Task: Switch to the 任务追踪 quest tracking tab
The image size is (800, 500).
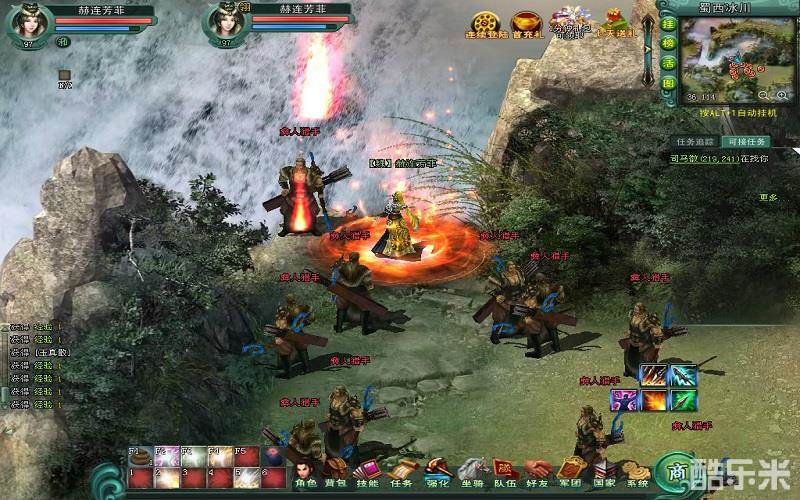Action: (x=693, y=142)
